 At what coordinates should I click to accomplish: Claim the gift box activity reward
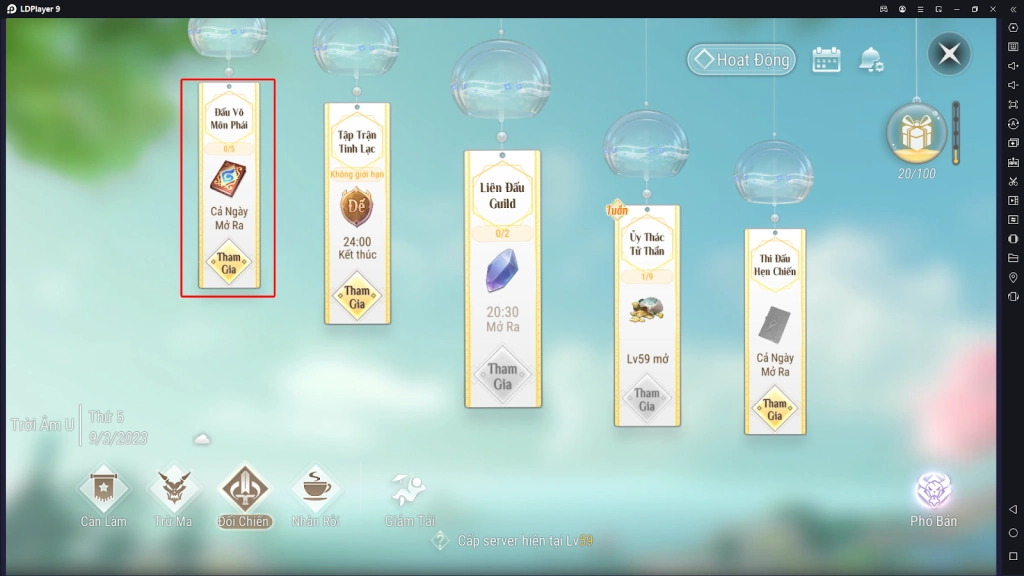pos(916,132)
